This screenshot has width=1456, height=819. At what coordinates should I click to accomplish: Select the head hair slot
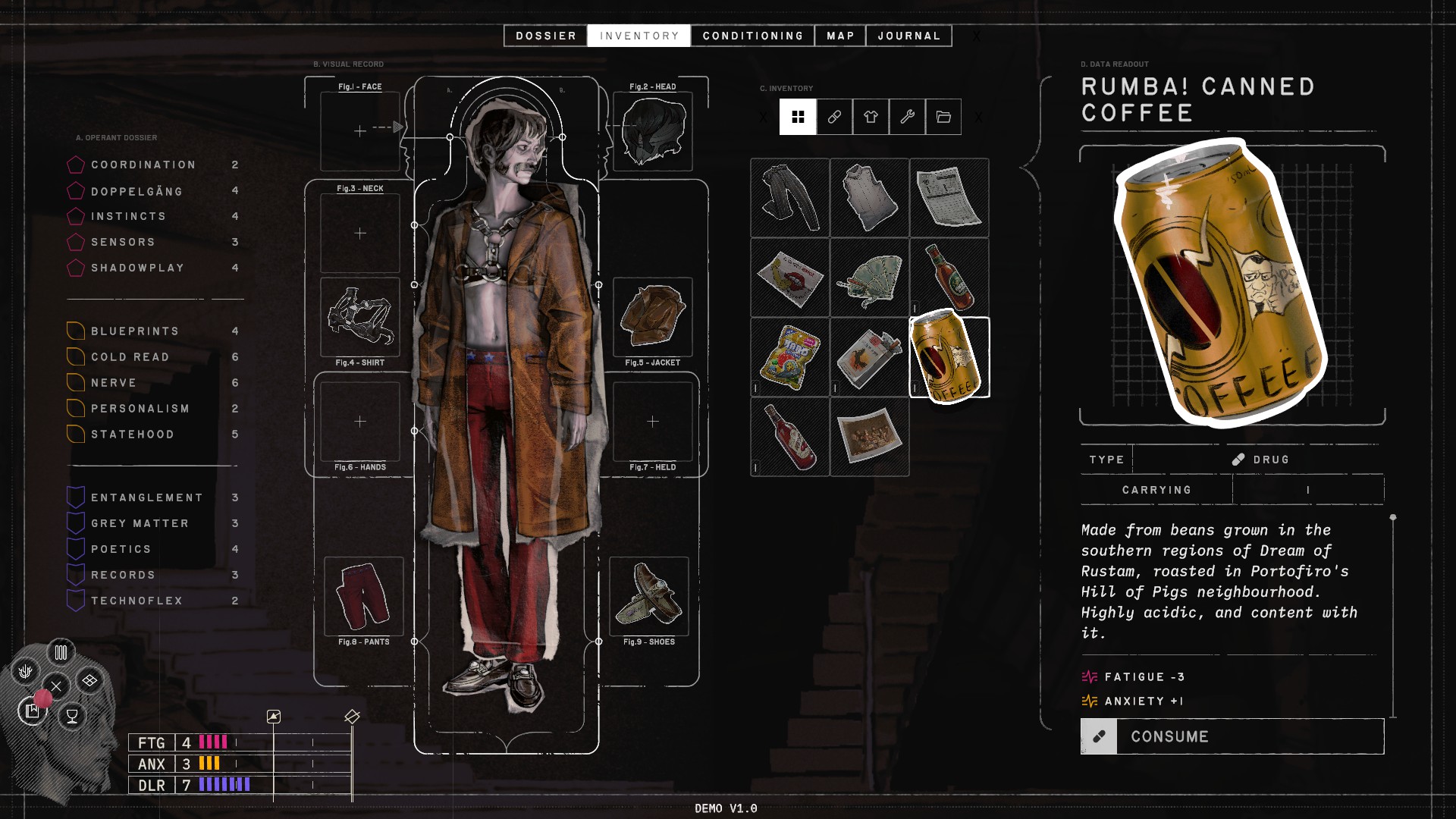pos(652,131)
